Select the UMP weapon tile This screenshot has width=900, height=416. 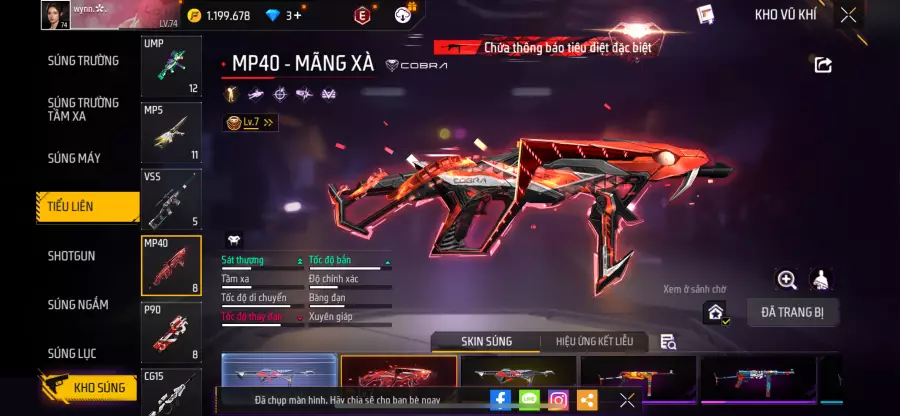click(x=171, y=67)
